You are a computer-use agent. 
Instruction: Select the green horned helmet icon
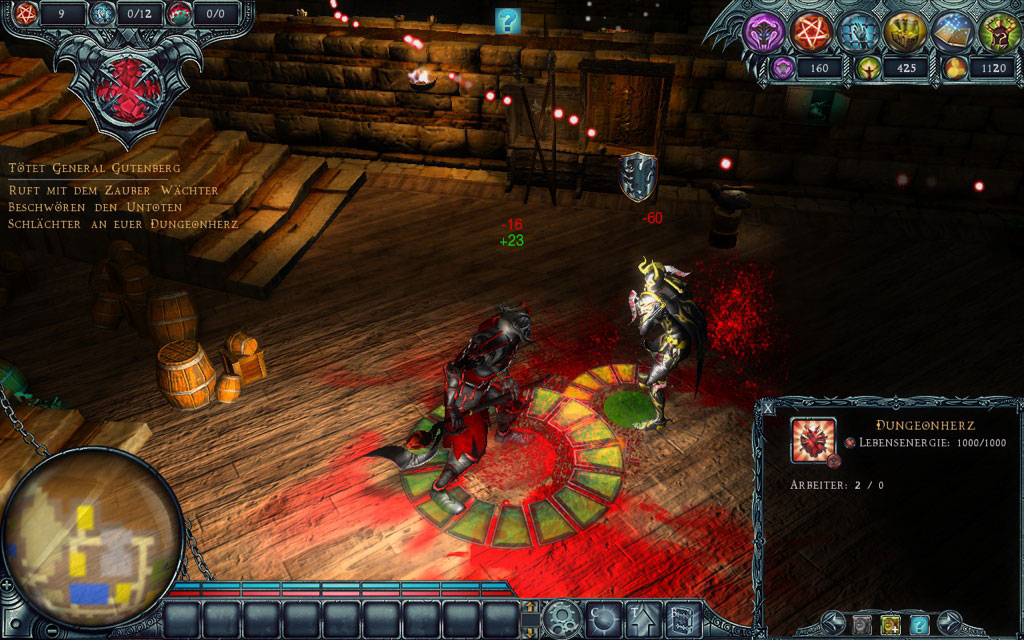[x=997, y=32]
